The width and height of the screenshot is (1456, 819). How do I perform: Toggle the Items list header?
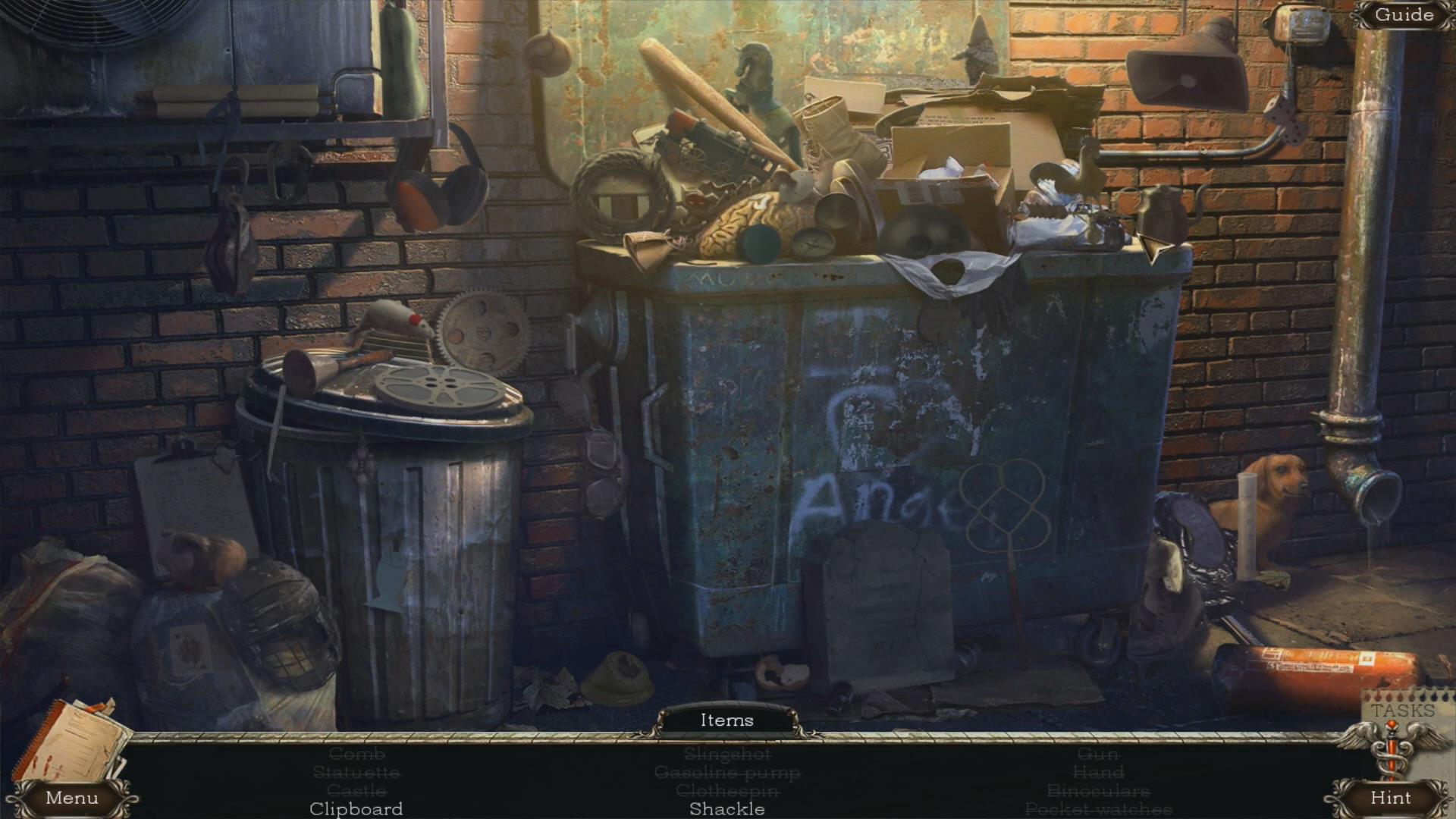[726, 720]
